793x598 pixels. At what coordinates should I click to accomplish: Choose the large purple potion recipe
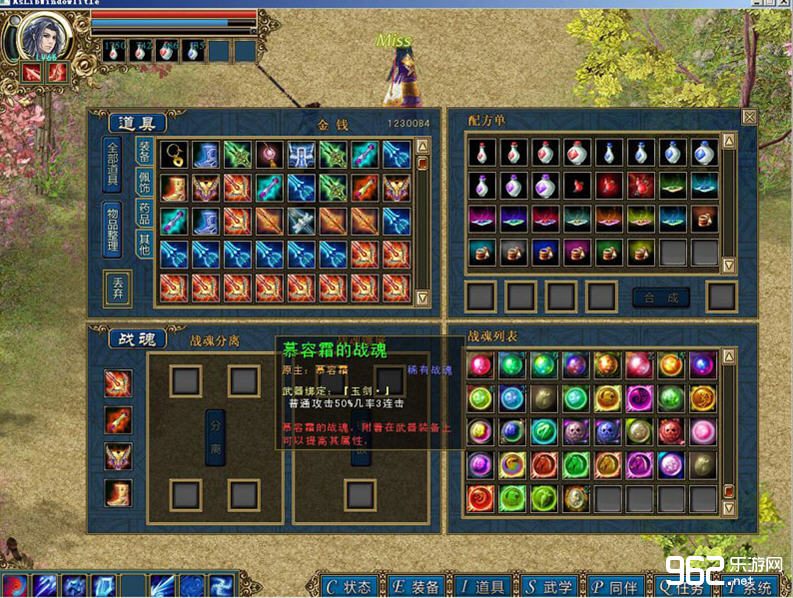[546, 186]
